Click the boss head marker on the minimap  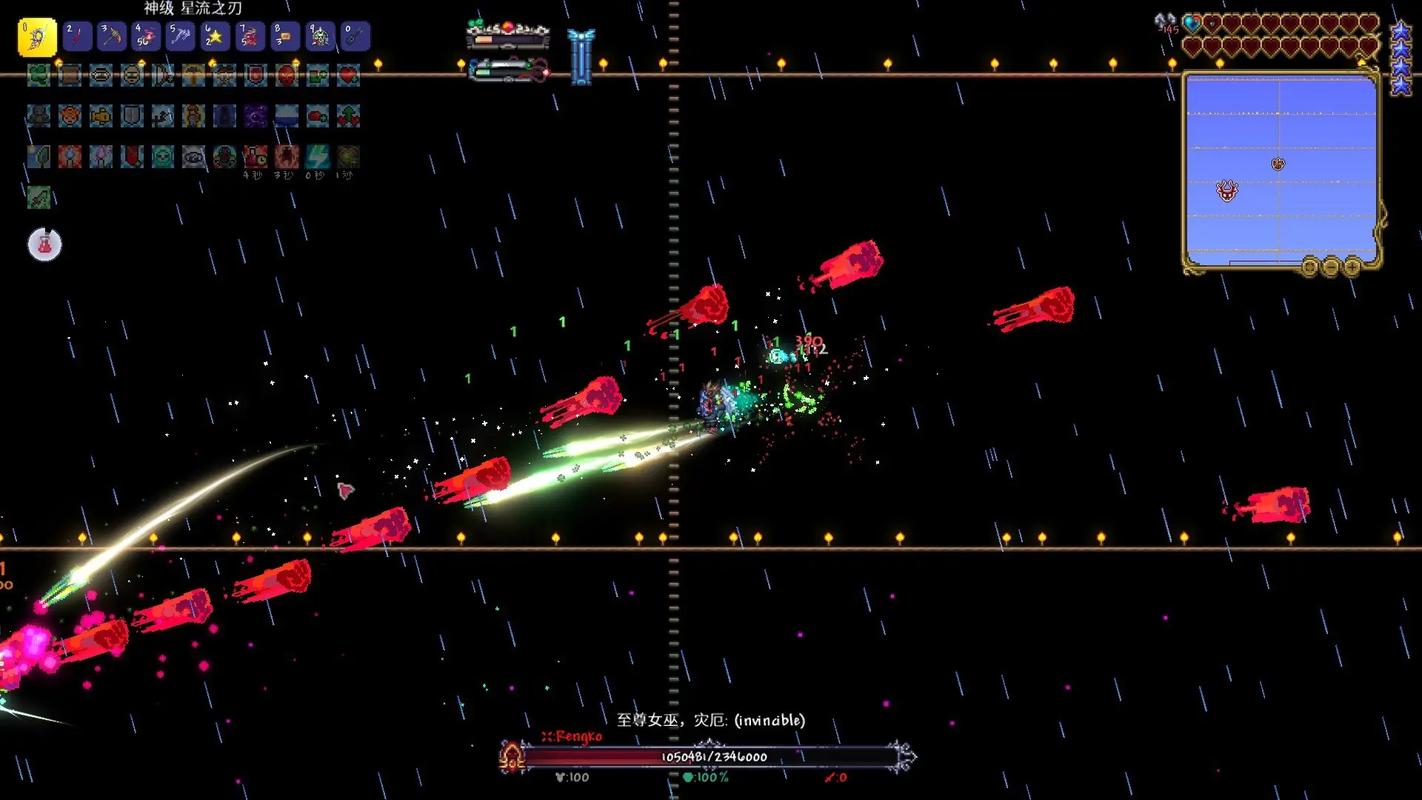pyautogui.click(x=1227, y=191)
